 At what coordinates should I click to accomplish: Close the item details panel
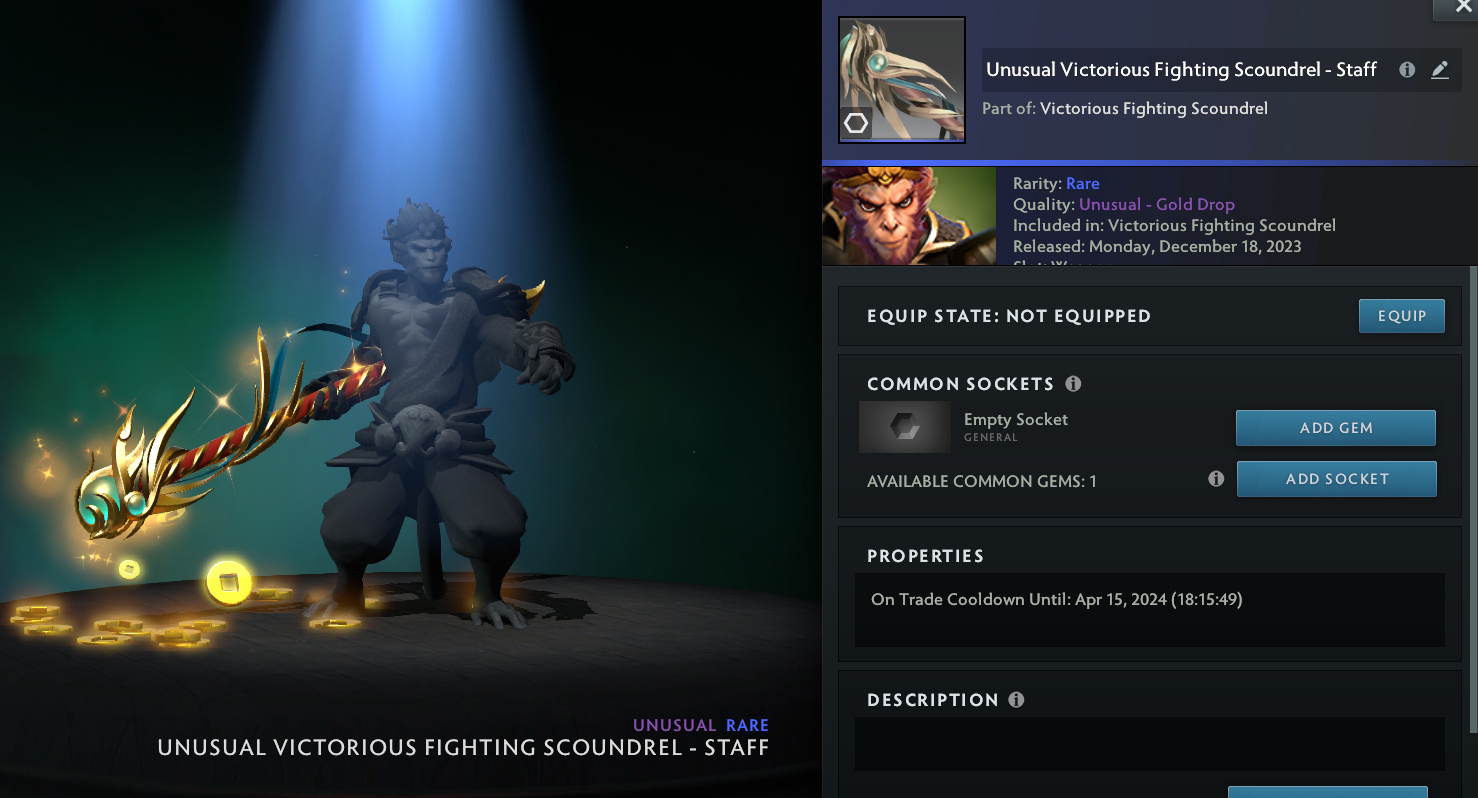click(x=1455, y=8)
